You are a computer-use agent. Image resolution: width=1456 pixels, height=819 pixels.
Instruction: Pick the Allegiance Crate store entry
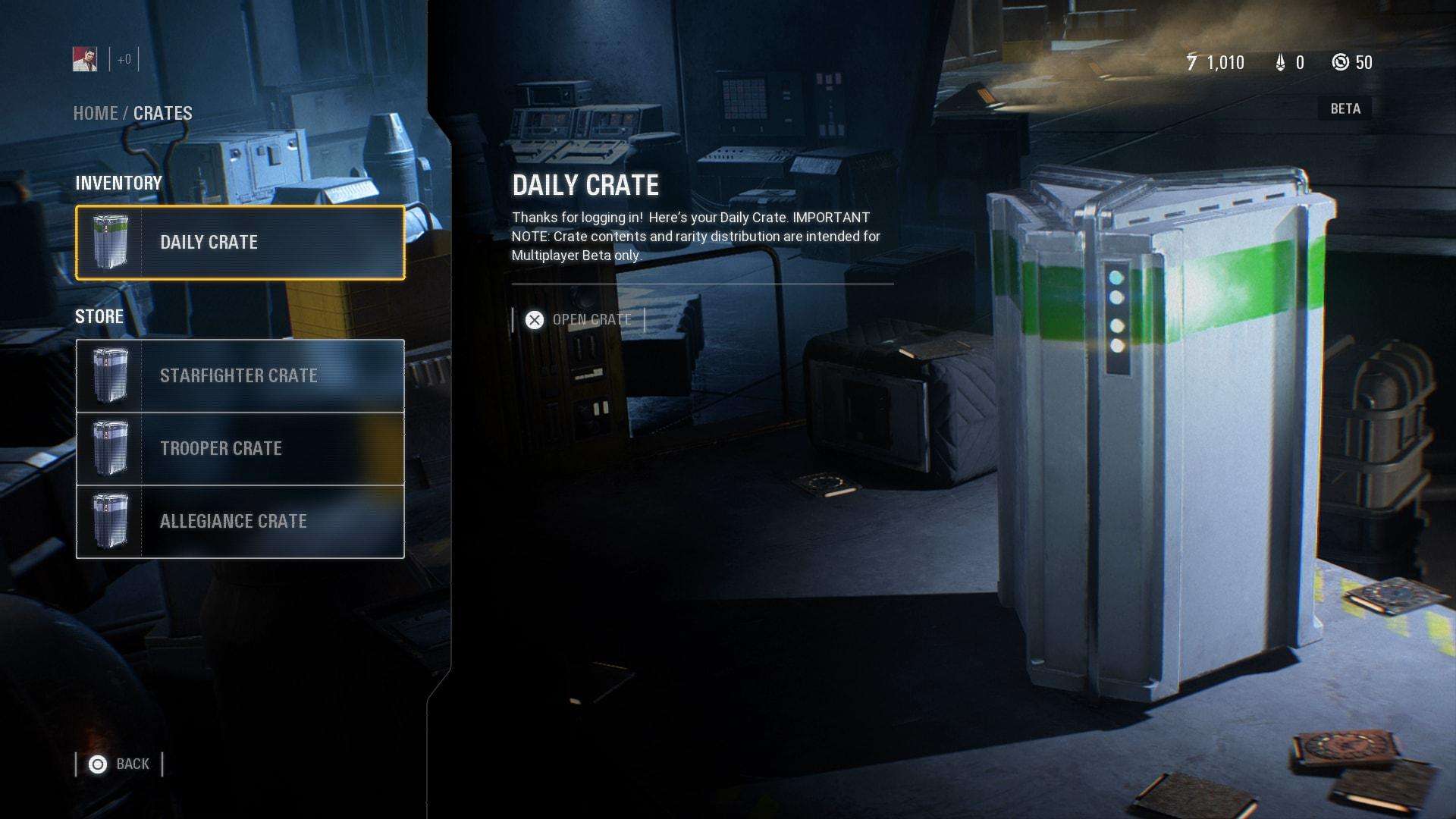point(240,521)
